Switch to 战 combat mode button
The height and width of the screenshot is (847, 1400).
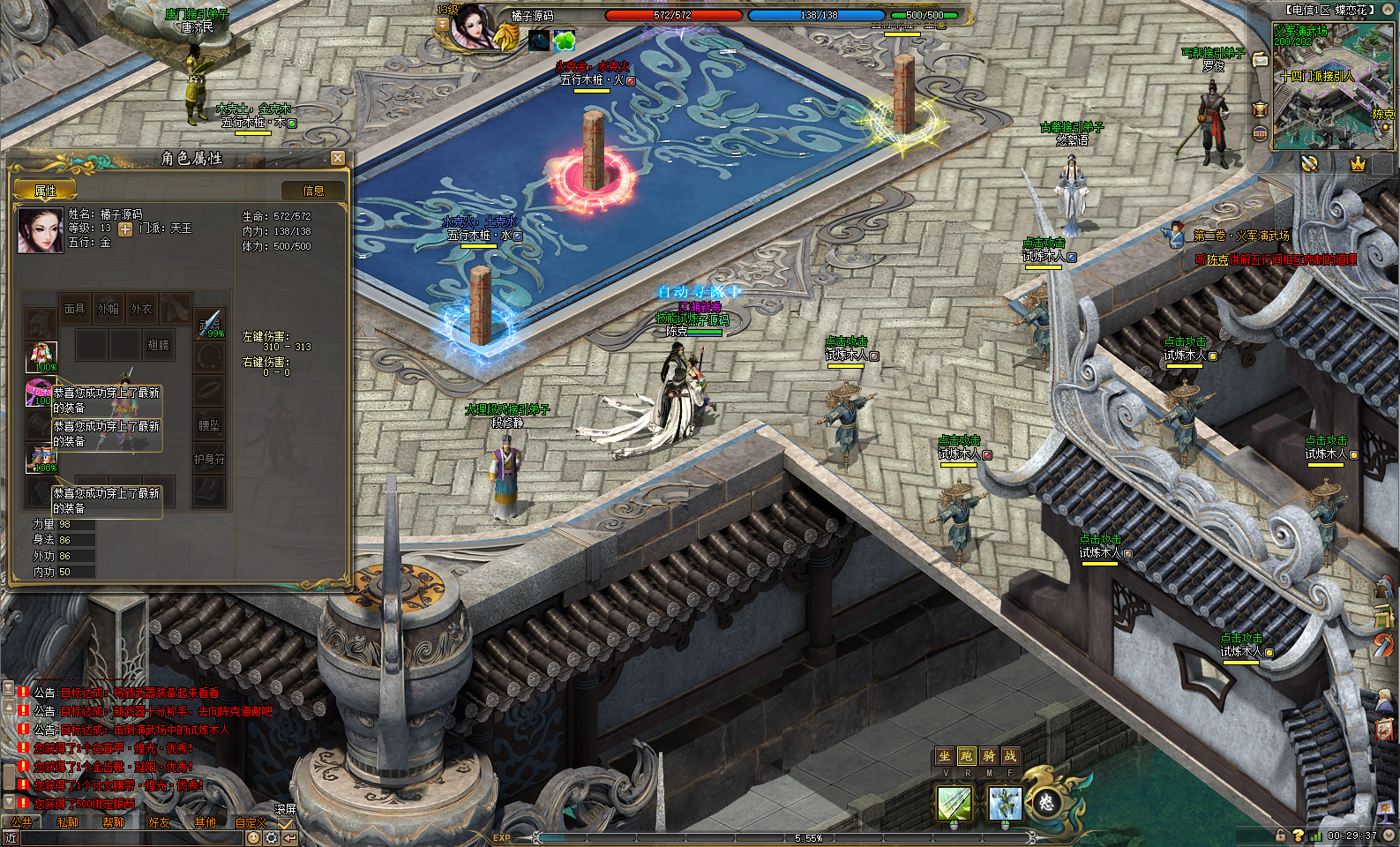(1010, 756)
